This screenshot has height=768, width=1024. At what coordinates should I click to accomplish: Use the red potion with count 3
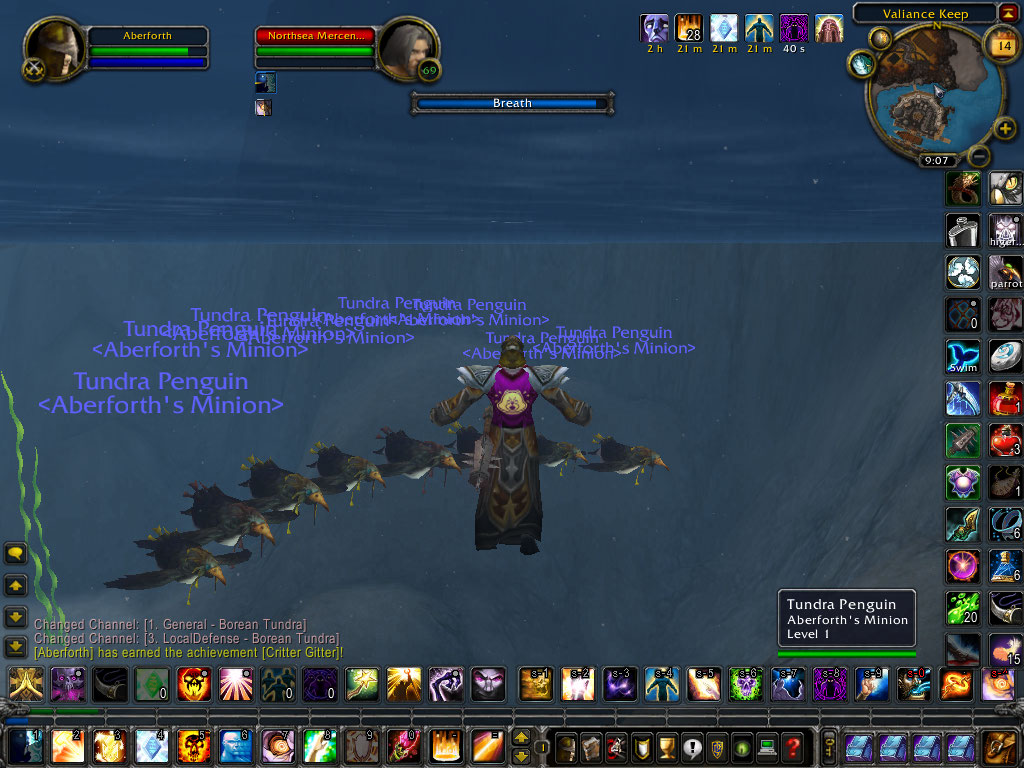pos(1005,440)
